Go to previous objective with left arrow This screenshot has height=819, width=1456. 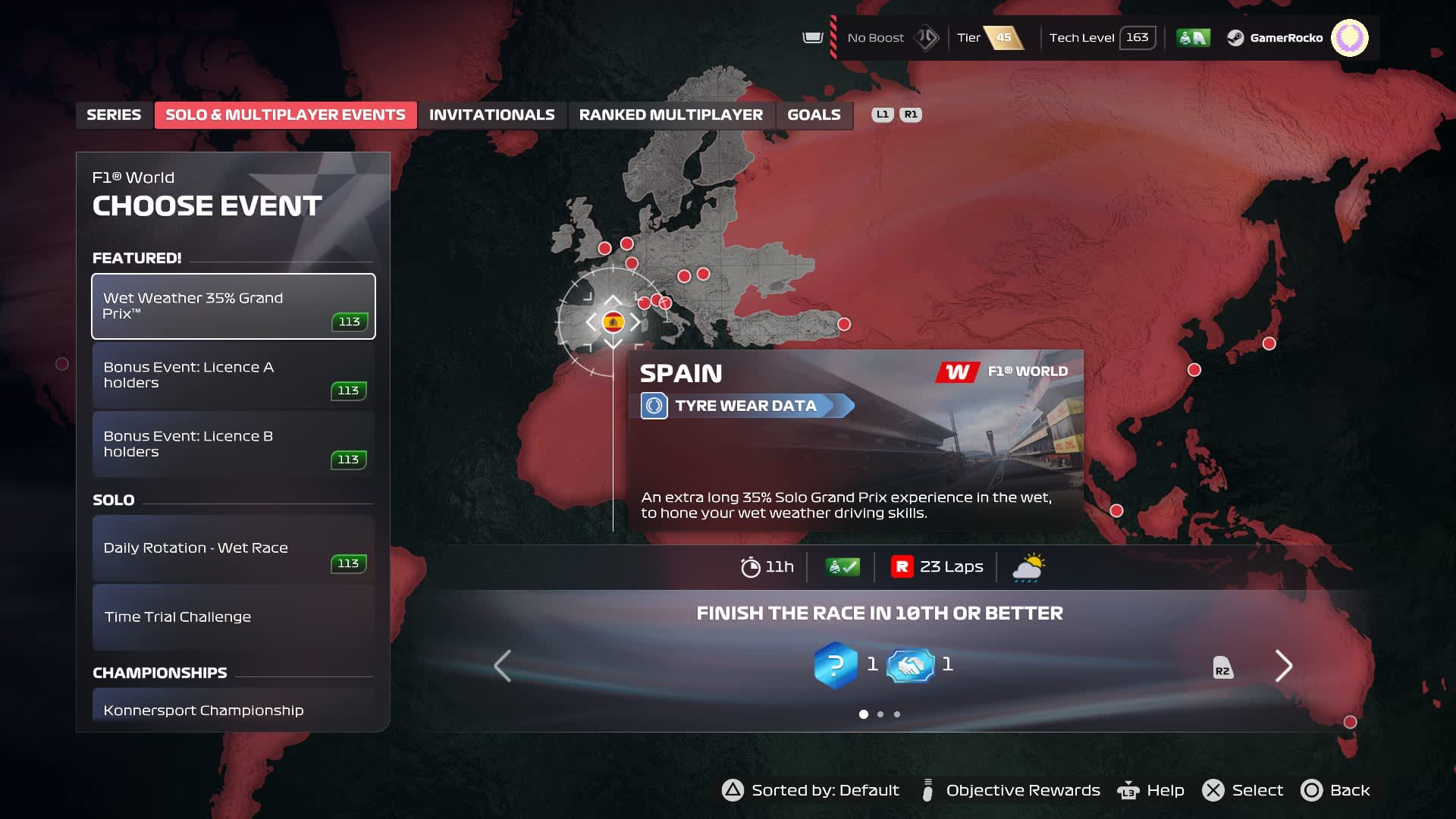pyautogui.click(x=502, y=666)
